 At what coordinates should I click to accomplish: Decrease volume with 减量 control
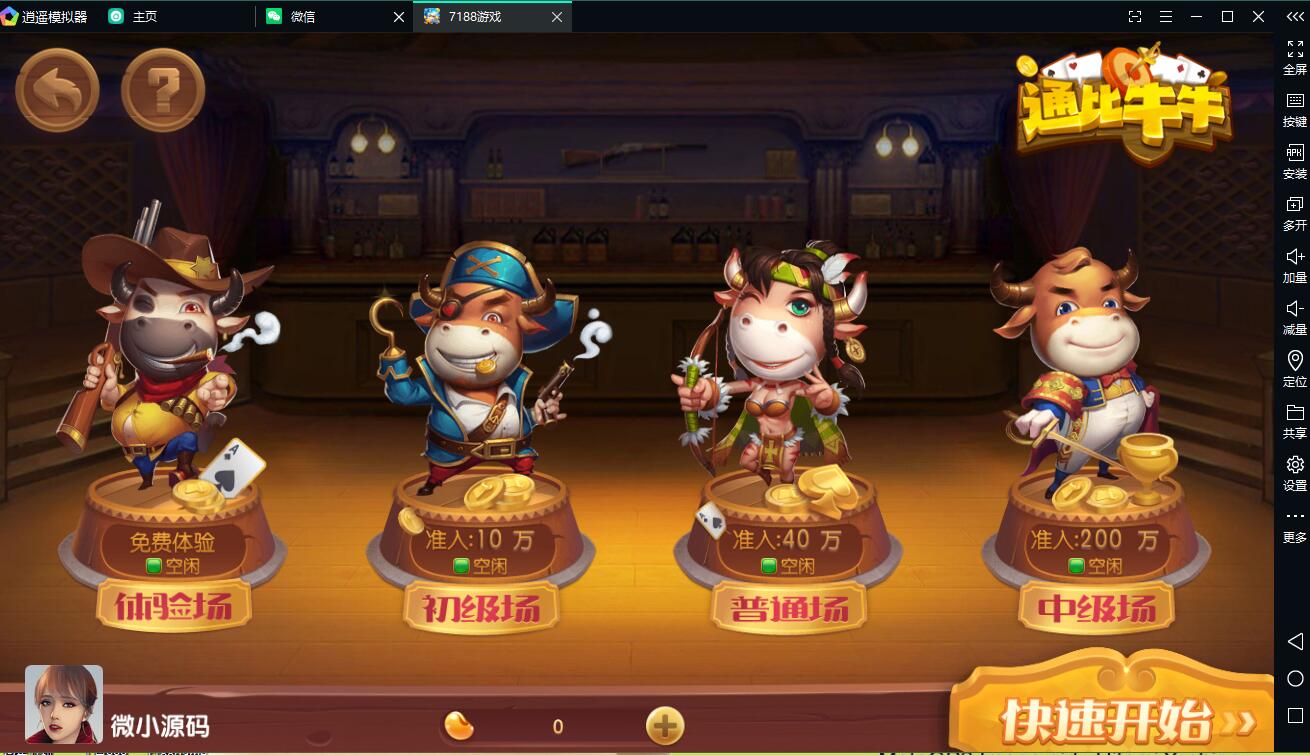point(1294,317)
